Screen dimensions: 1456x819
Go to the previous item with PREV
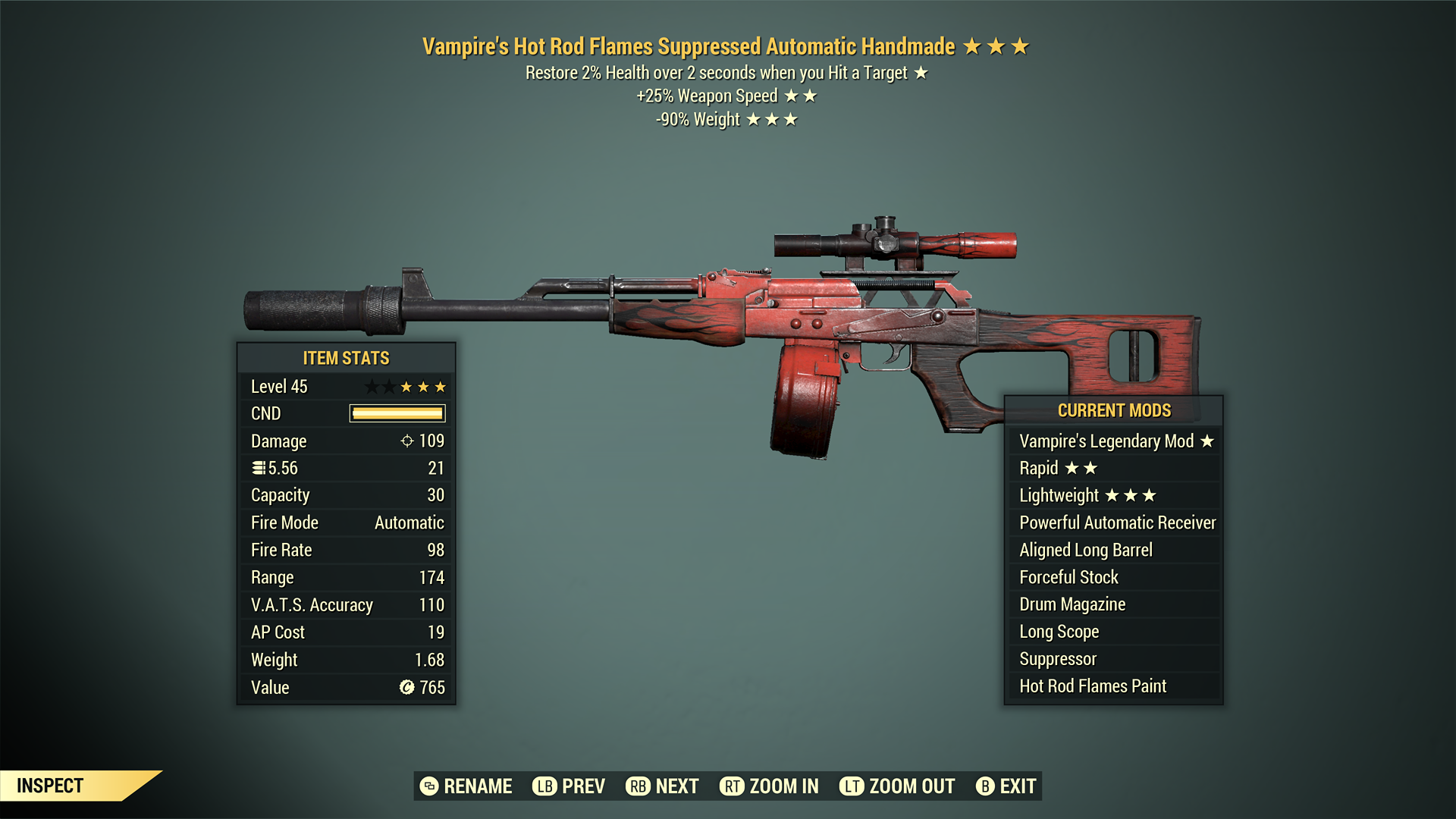[x=569, y=786]
